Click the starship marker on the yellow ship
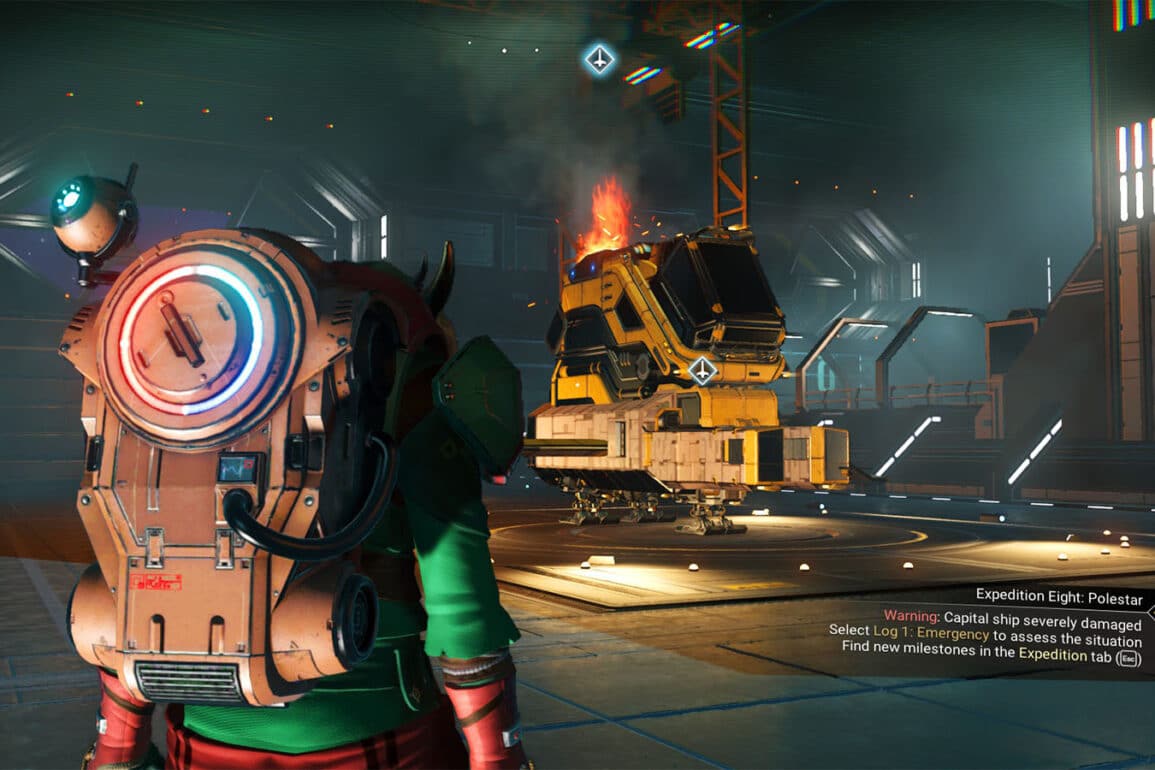Image resolution: width=1155 pixels, height=770 pixels. [703, 371]
